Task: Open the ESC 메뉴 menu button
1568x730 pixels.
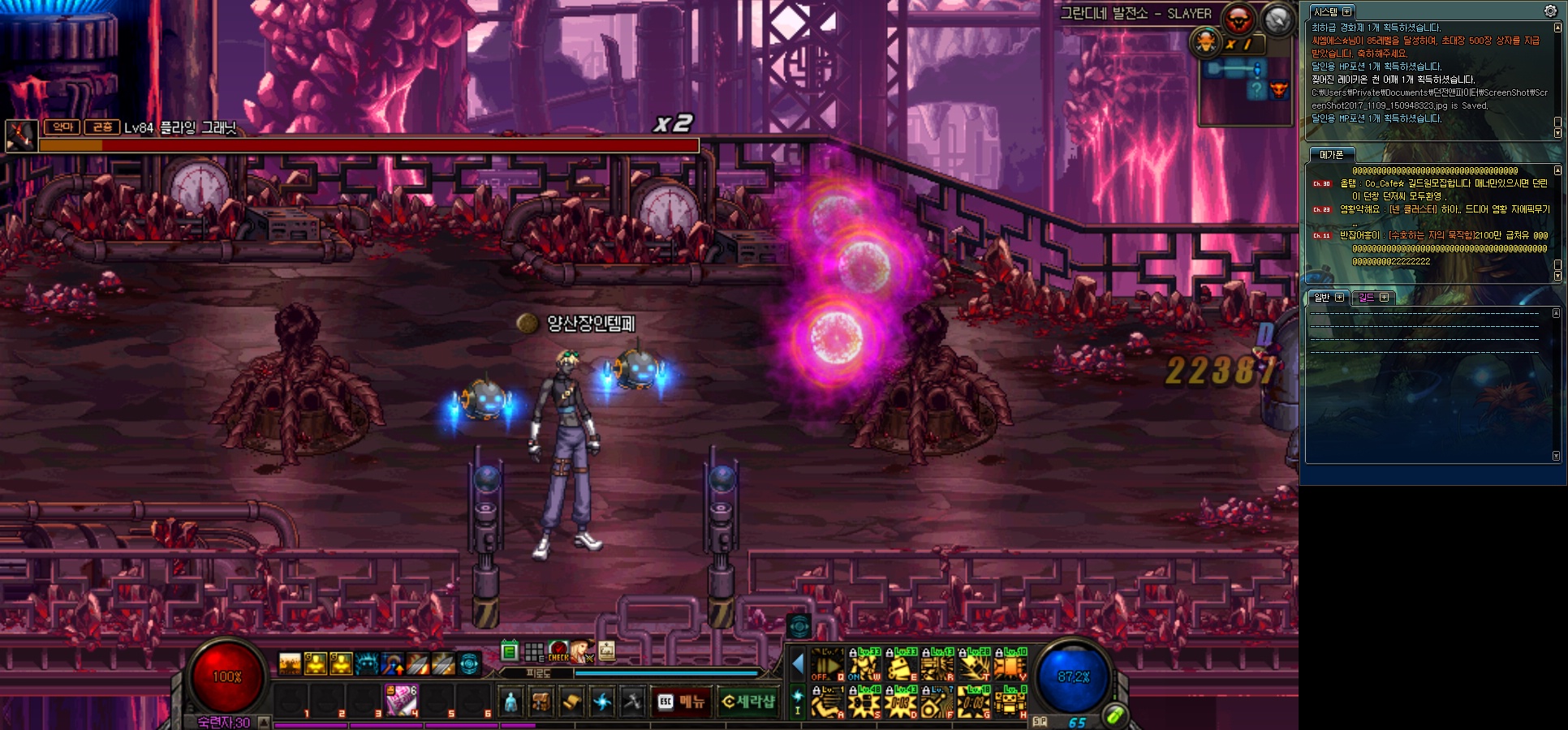Action: click(x=682, y=702)
